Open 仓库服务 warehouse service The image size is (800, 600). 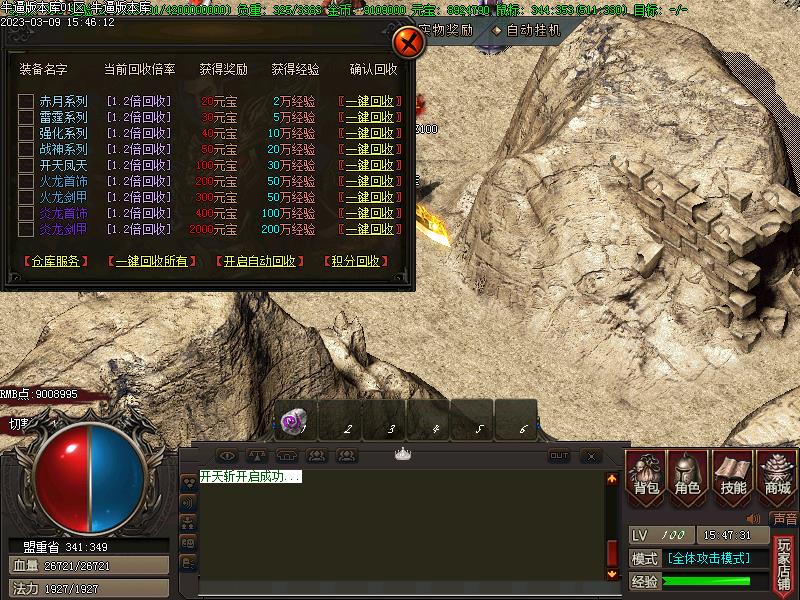52,261
